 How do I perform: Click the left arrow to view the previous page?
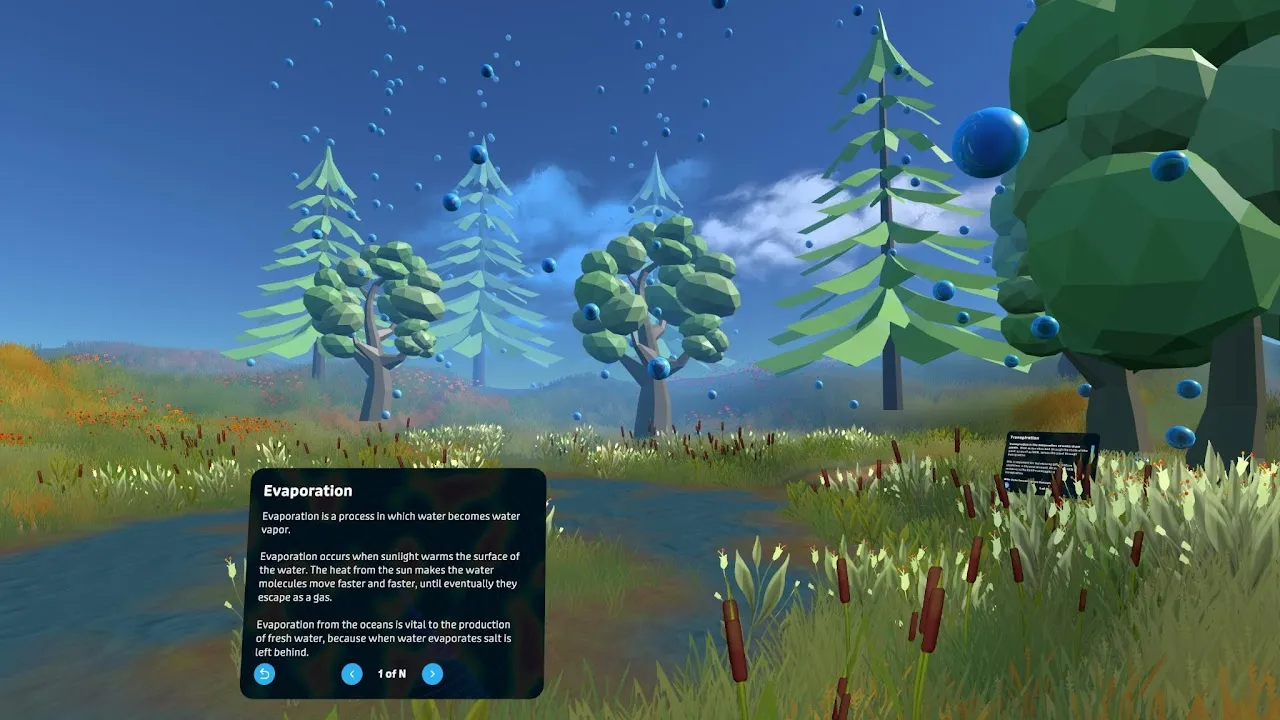pyautogui.click(x=352, y=674)
